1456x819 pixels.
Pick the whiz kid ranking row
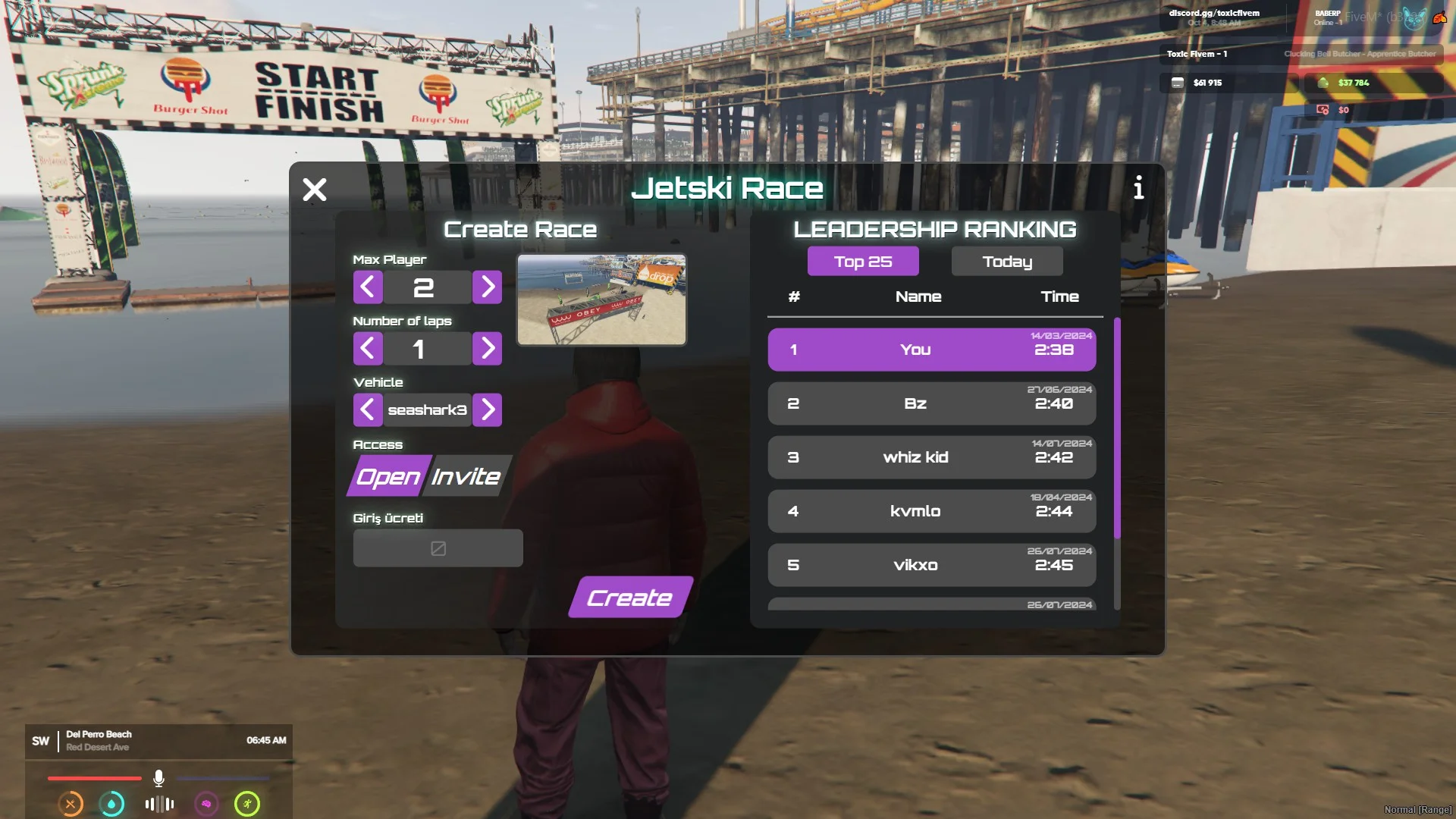click(931, 457)
